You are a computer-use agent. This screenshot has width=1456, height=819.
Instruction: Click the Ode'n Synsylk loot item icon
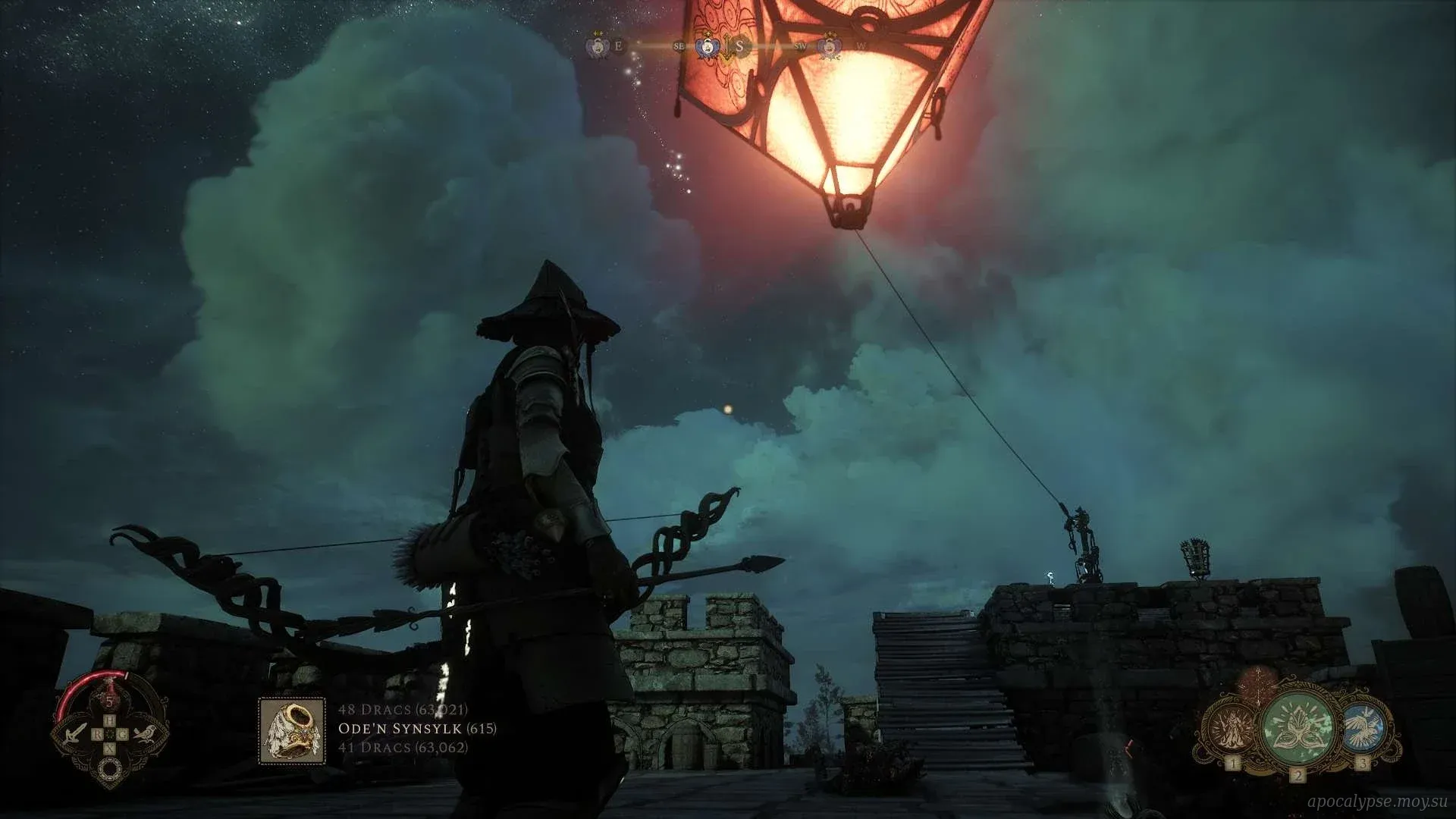click(292, 731)
